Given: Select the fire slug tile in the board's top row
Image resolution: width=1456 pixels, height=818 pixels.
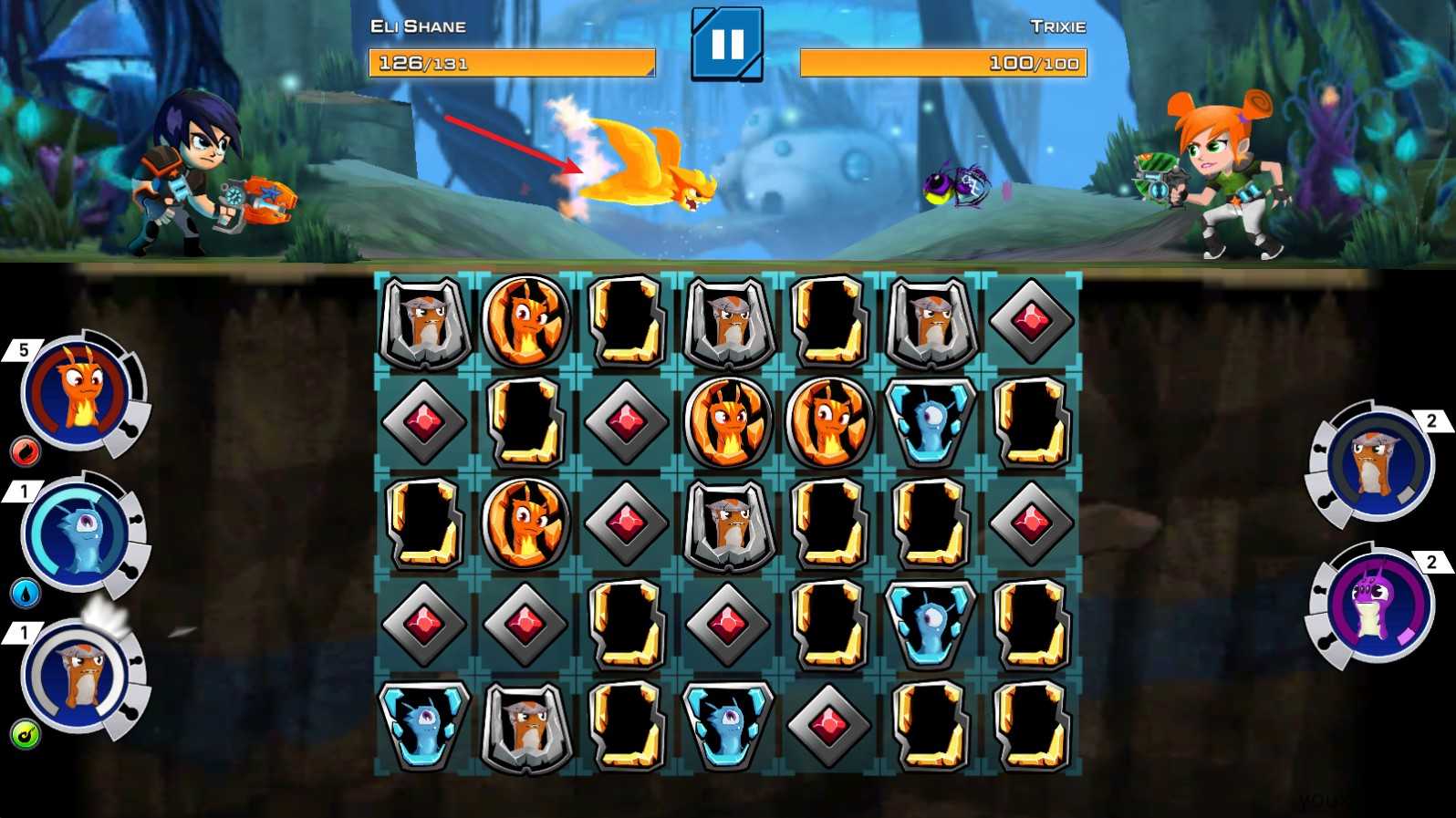Looking at the screenshot, I should pos(525,320).
